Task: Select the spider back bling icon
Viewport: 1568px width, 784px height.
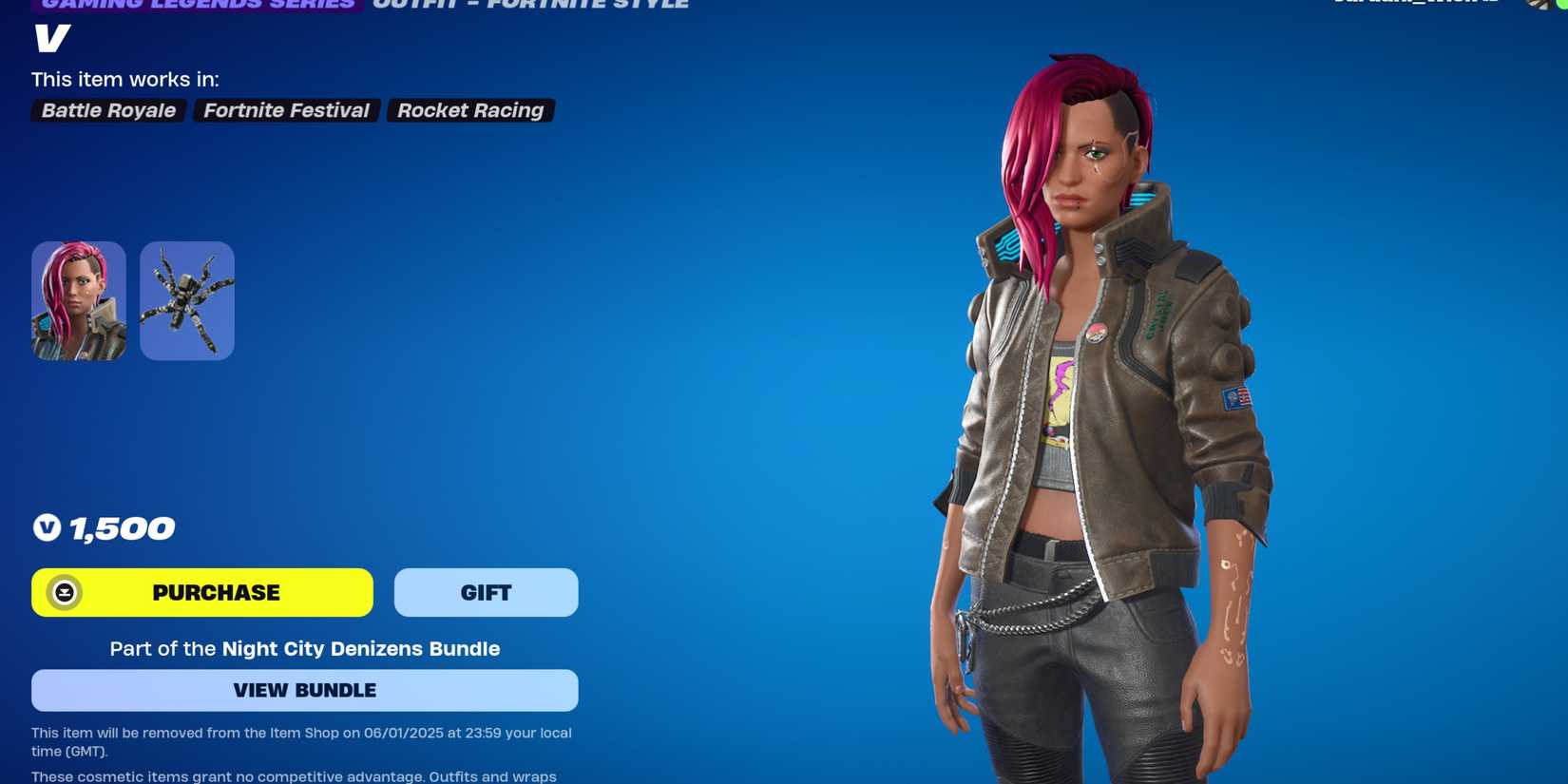Action: 186,300
